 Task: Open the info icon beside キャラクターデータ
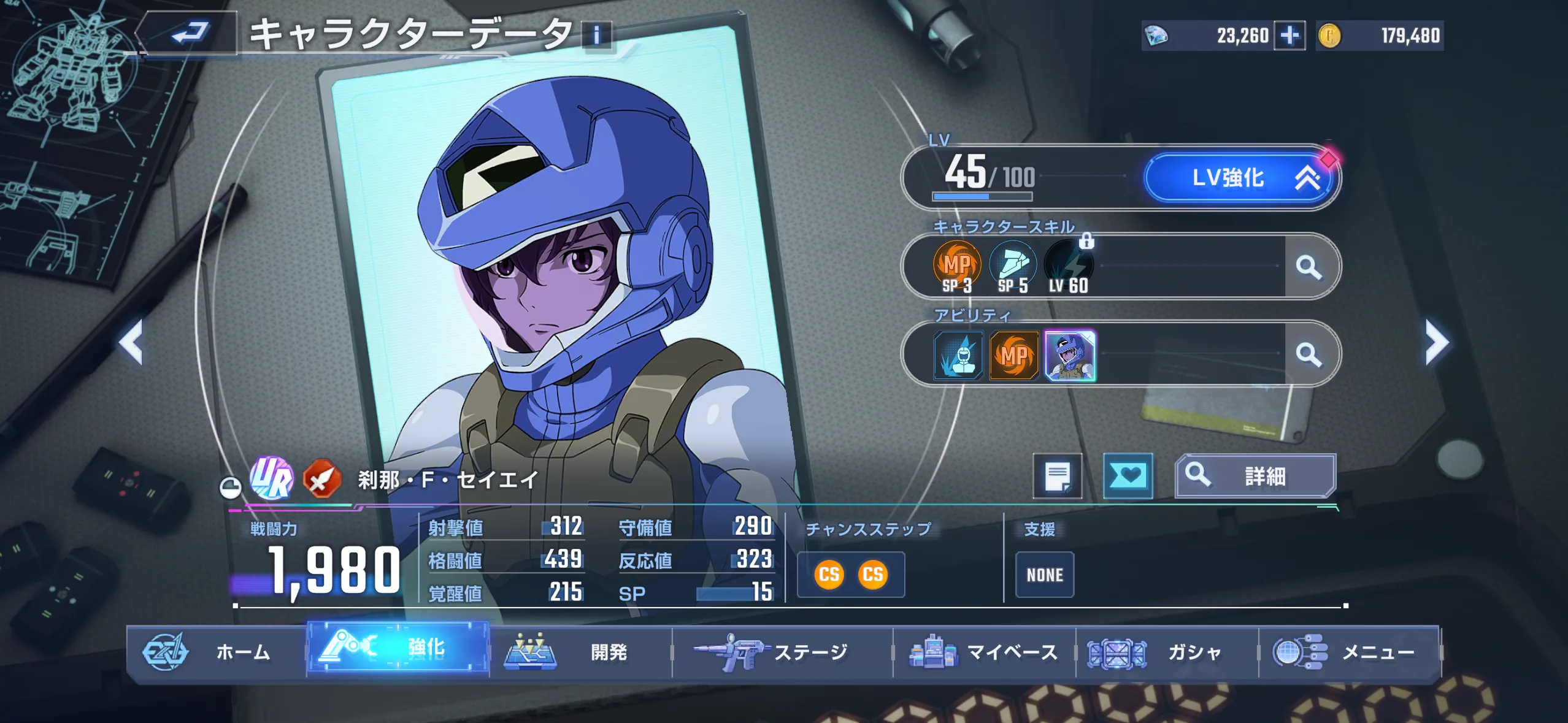click(x=596, y=35)
